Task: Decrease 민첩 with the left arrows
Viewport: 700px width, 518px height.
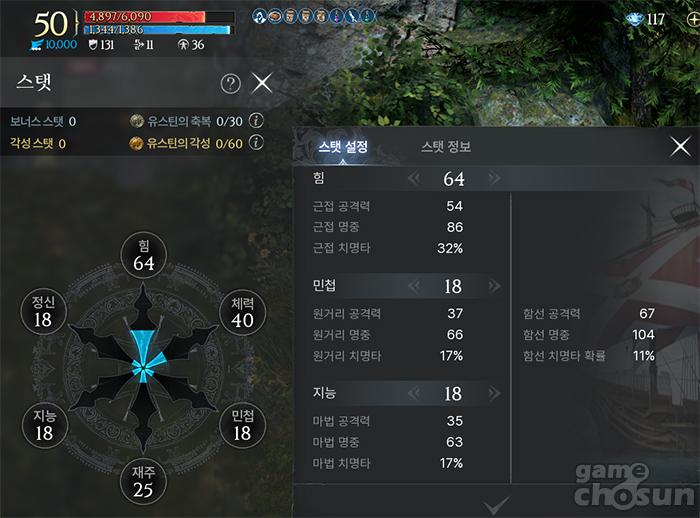Action: (413, 287)
